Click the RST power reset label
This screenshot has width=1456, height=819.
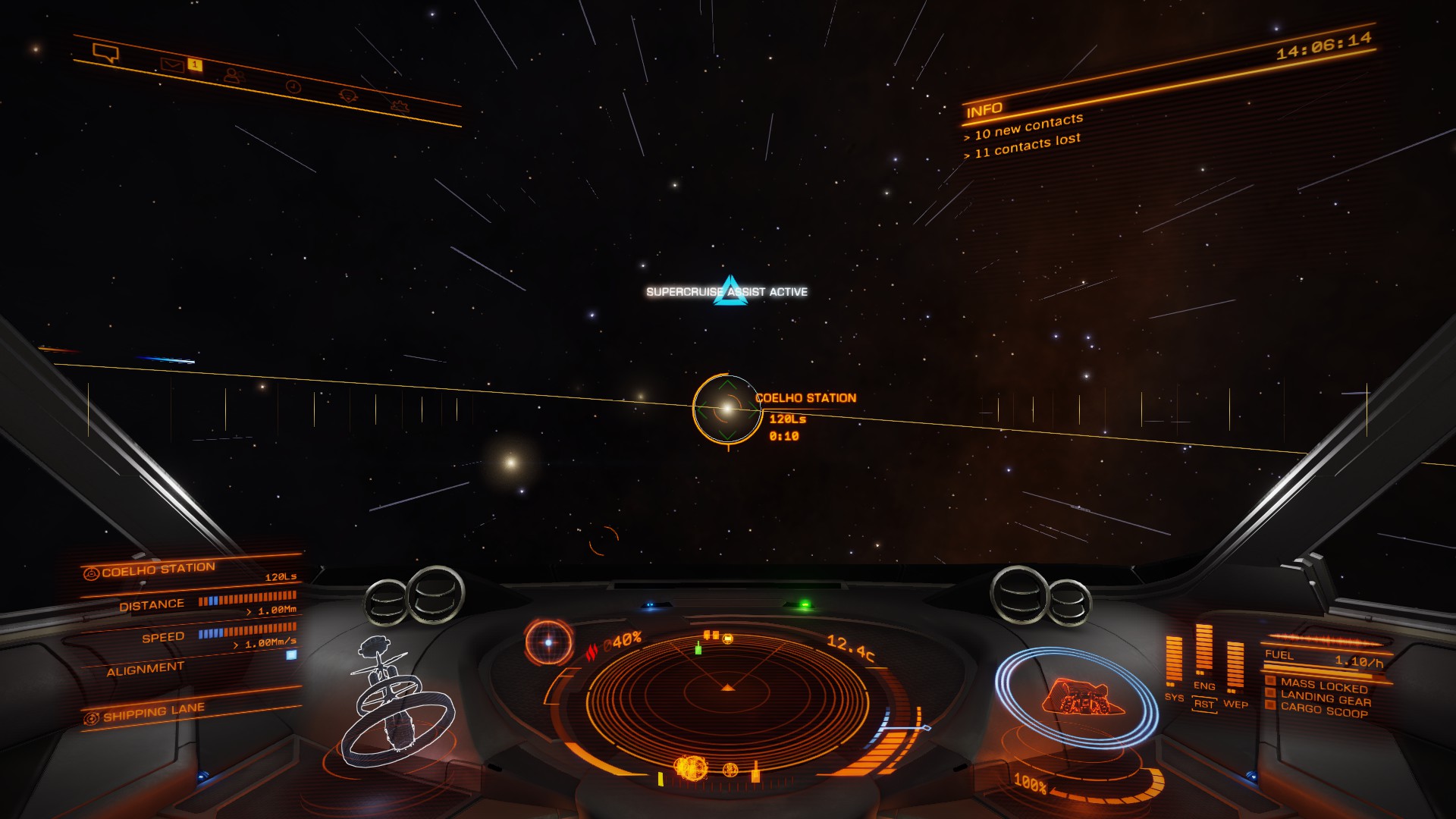pos(1203,704)
